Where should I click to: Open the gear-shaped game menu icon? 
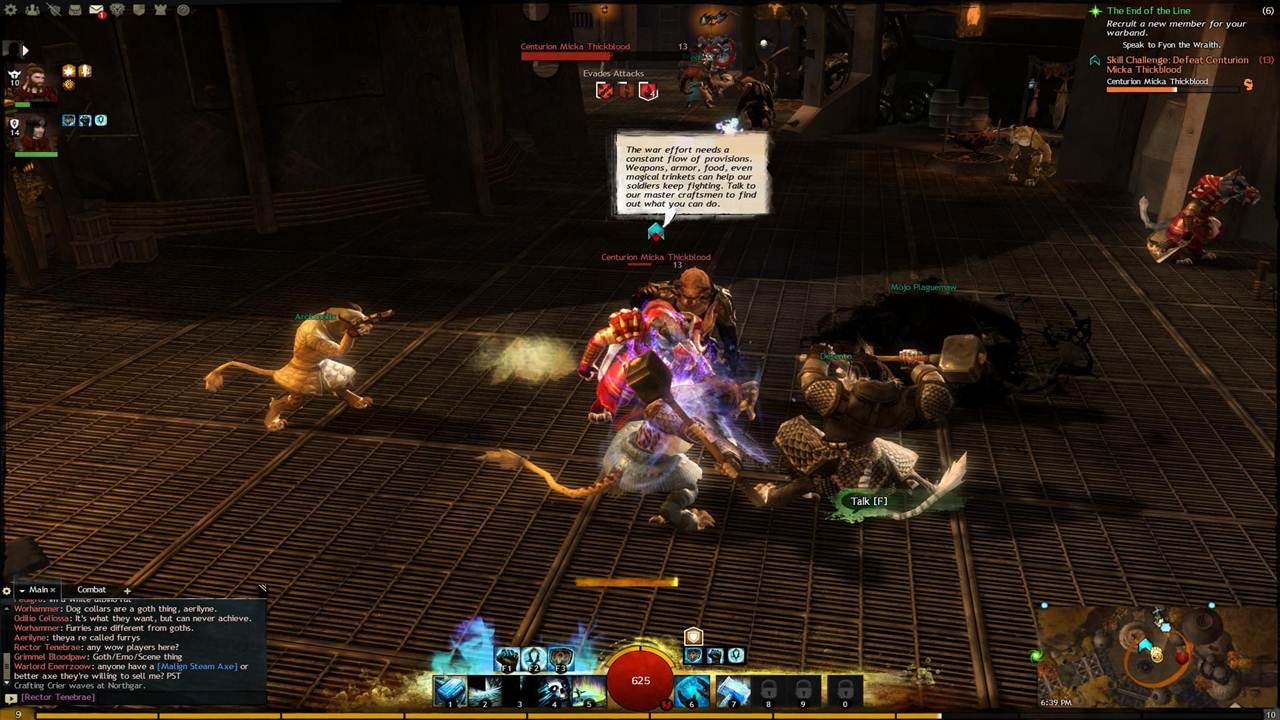point(11,10)
